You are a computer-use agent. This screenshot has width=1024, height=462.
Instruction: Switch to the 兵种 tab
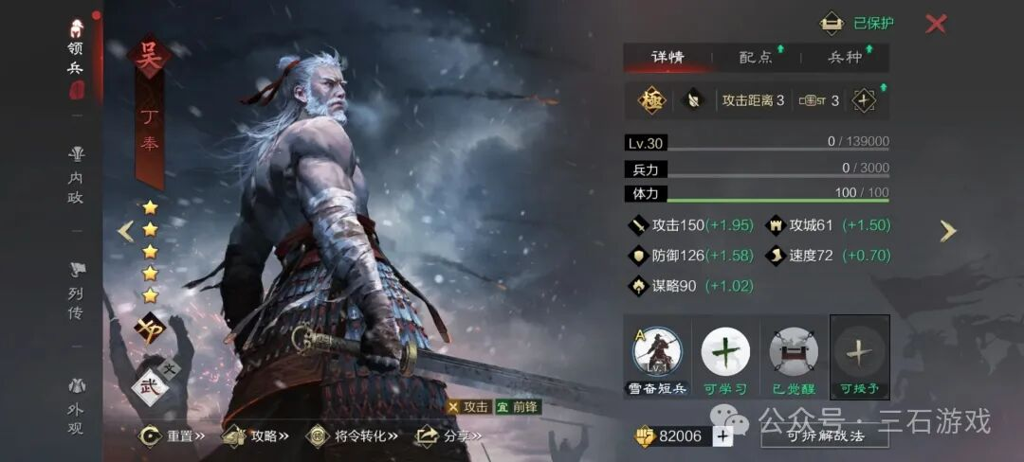(x=845, y=57)
